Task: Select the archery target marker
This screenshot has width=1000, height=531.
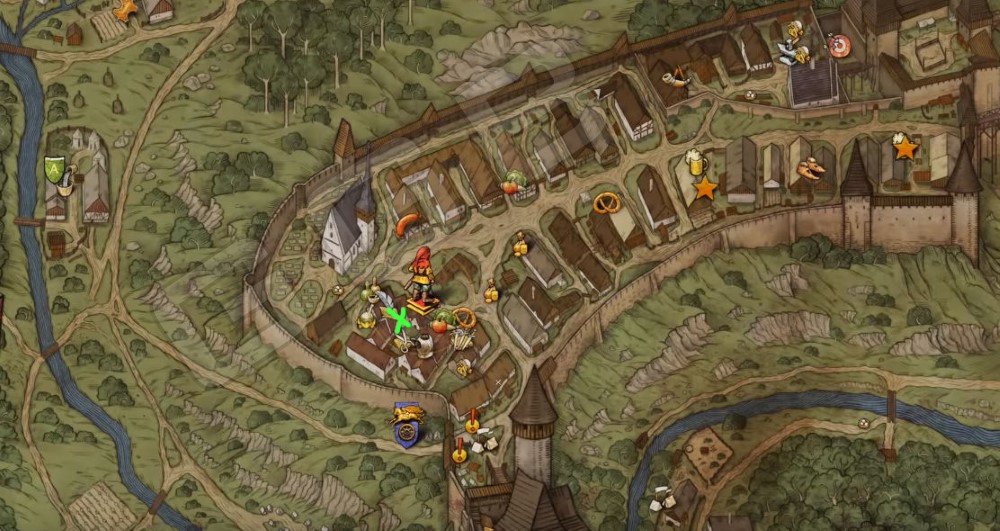Action: tap(838, 44)
